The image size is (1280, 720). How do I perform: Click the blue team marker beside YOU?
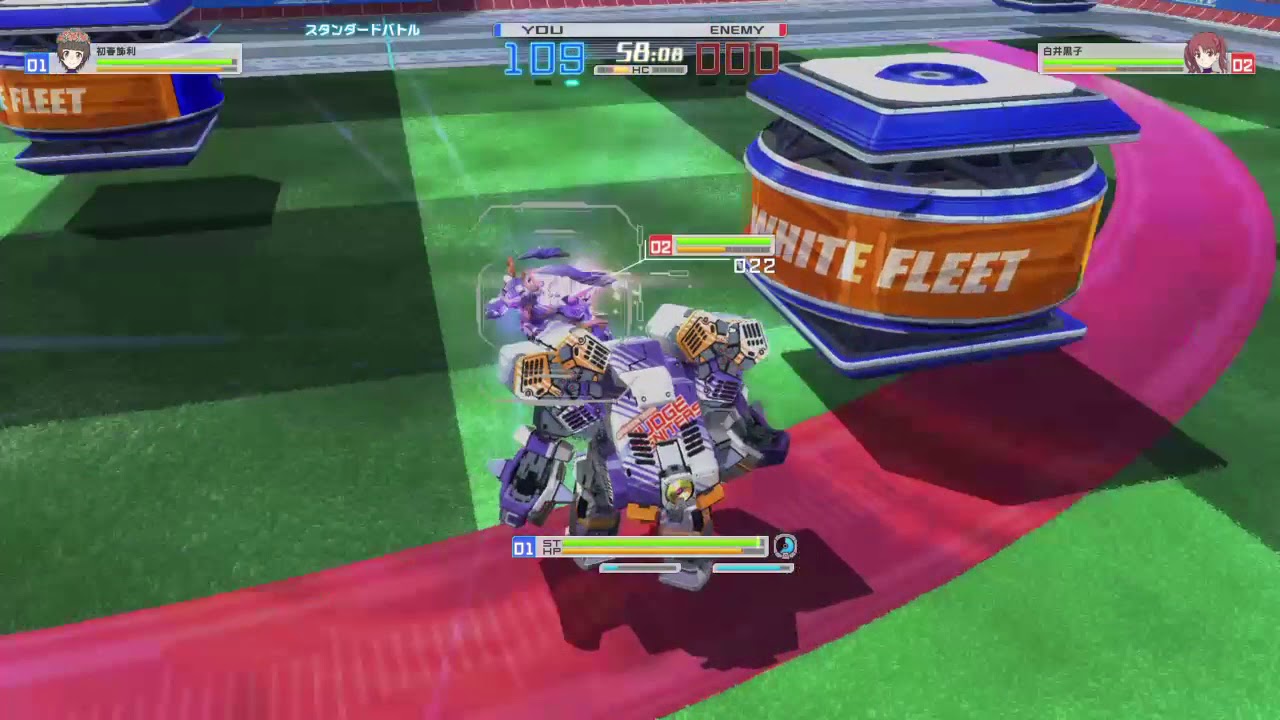[498, 30]
